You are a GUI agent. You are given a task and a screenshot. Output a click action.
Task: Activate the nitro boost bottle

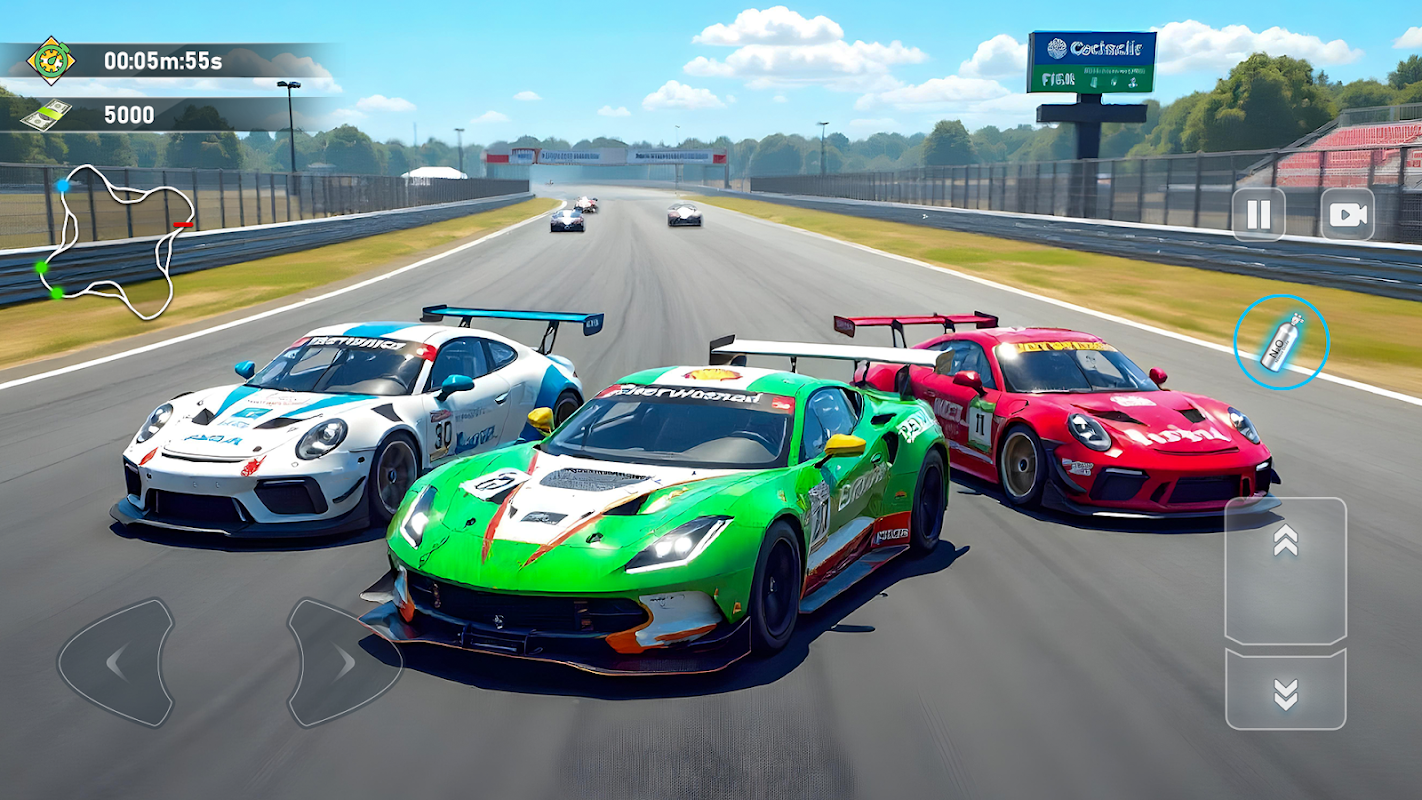[1281, 342]
